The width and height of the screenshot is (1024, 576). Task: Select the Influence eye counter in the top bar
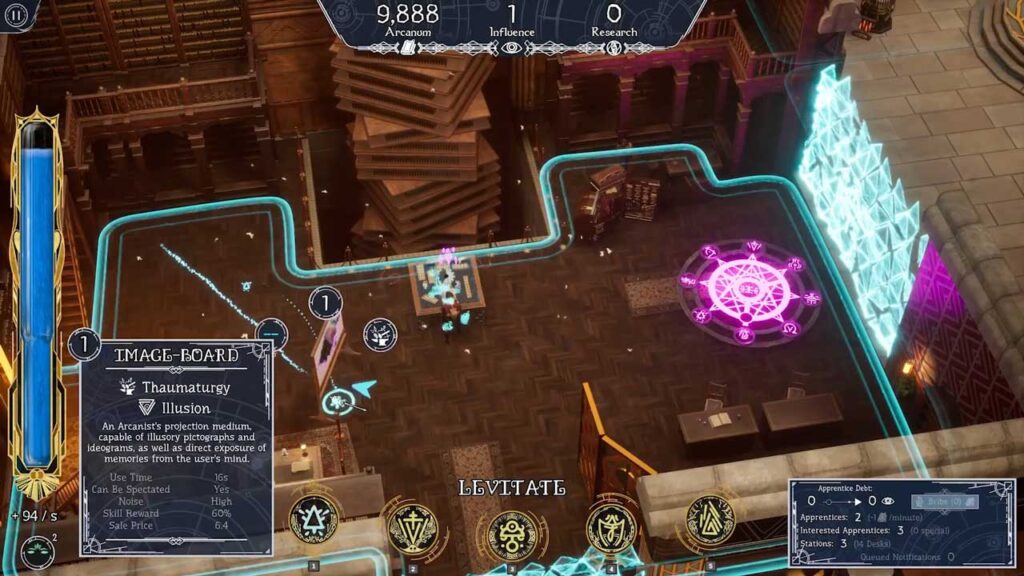pyautogui.click(x=511, y=20)
